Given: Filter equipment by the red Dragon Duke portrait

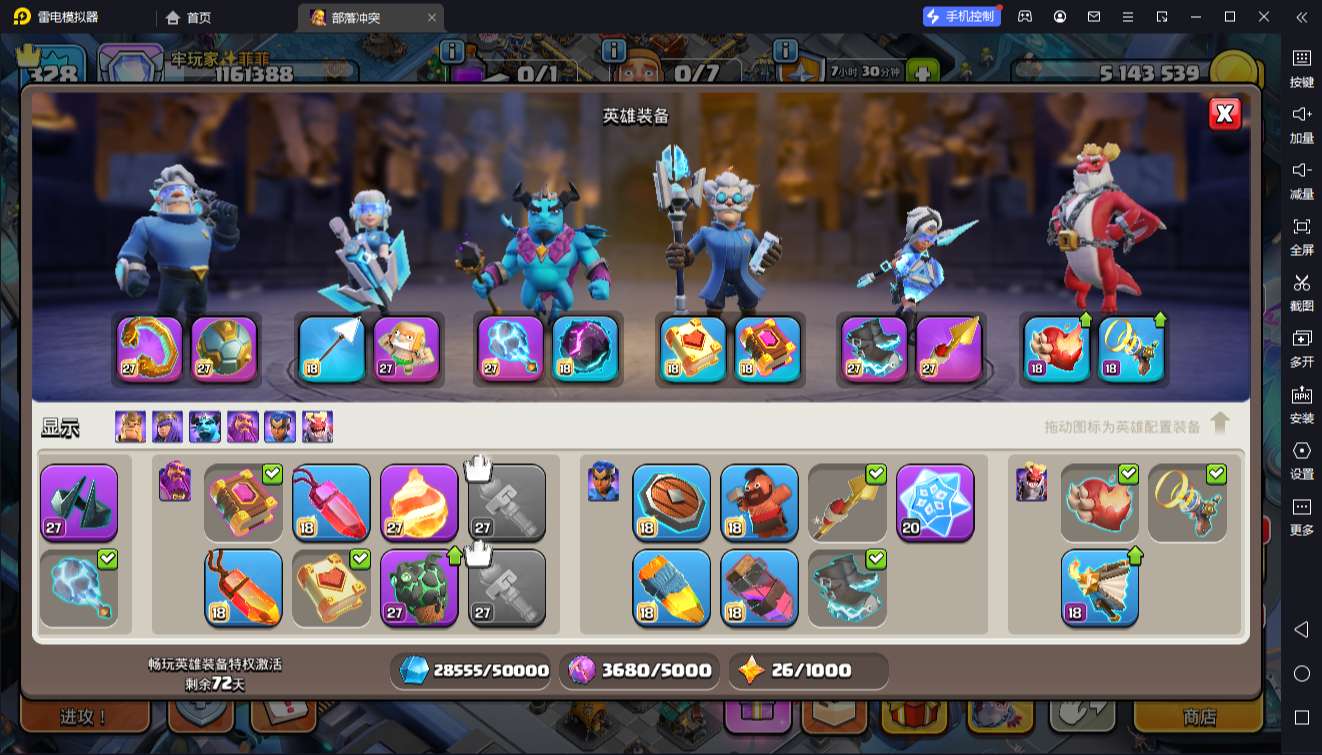Looking at the screenshot, I should click(x=317, y=427).
